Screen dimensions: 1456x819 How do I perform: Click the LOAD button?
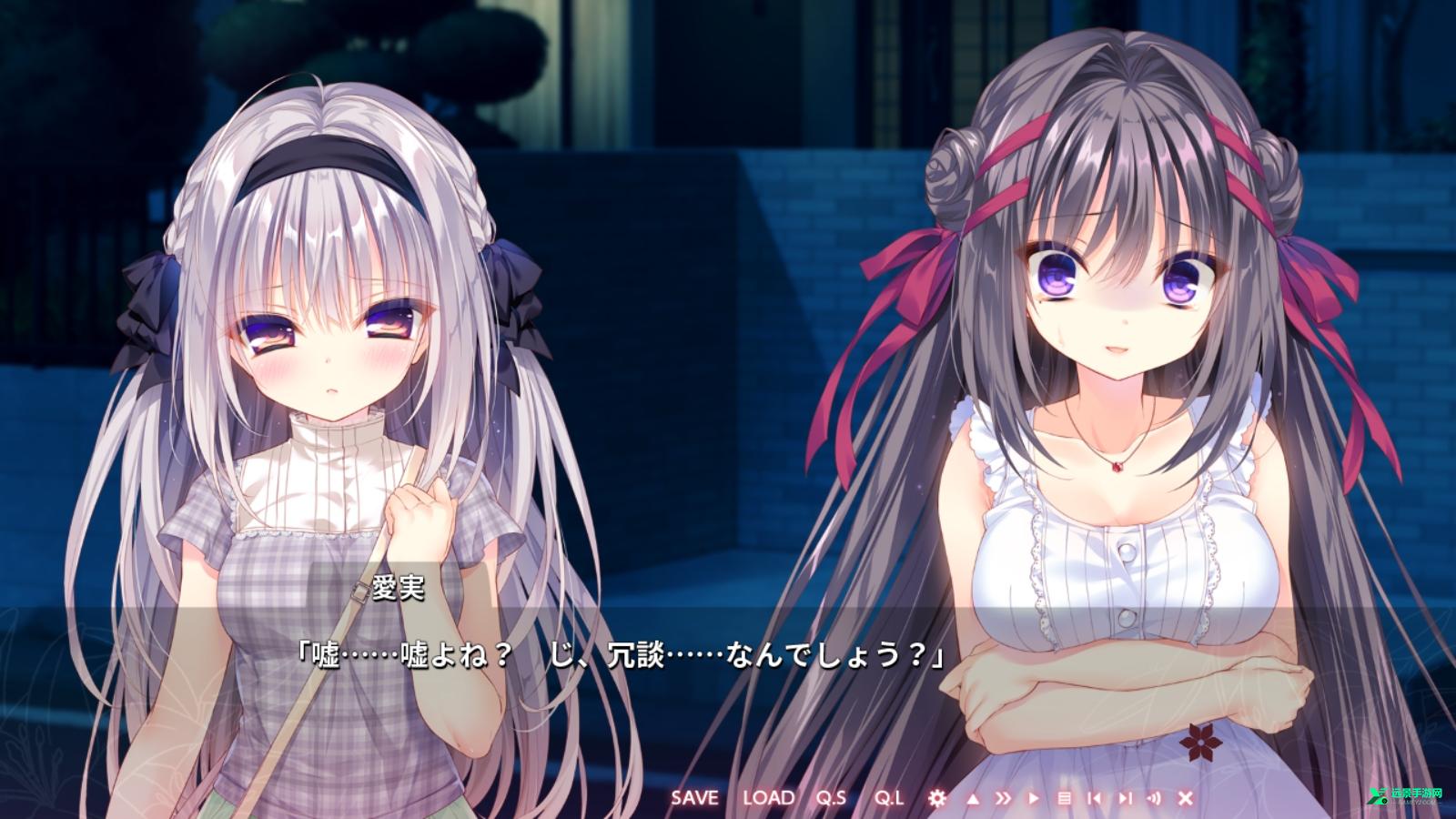(x=769, y=797)
